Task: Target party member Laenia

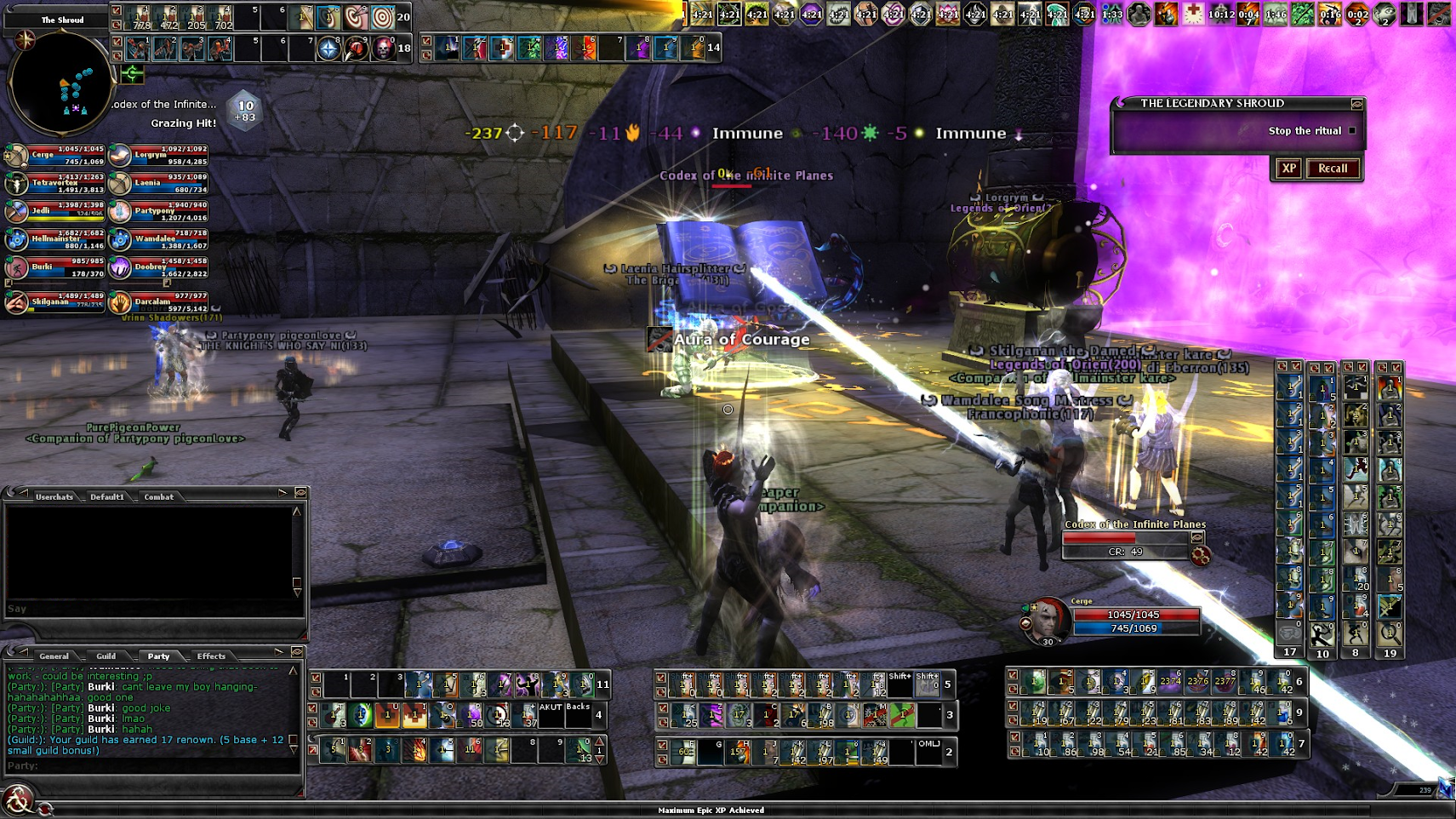Action: pos(158,184)
